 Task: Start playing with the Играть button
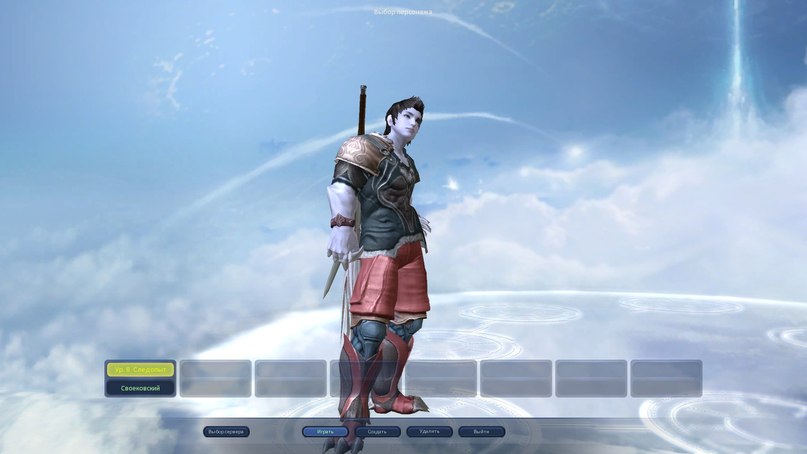[326, 432]
